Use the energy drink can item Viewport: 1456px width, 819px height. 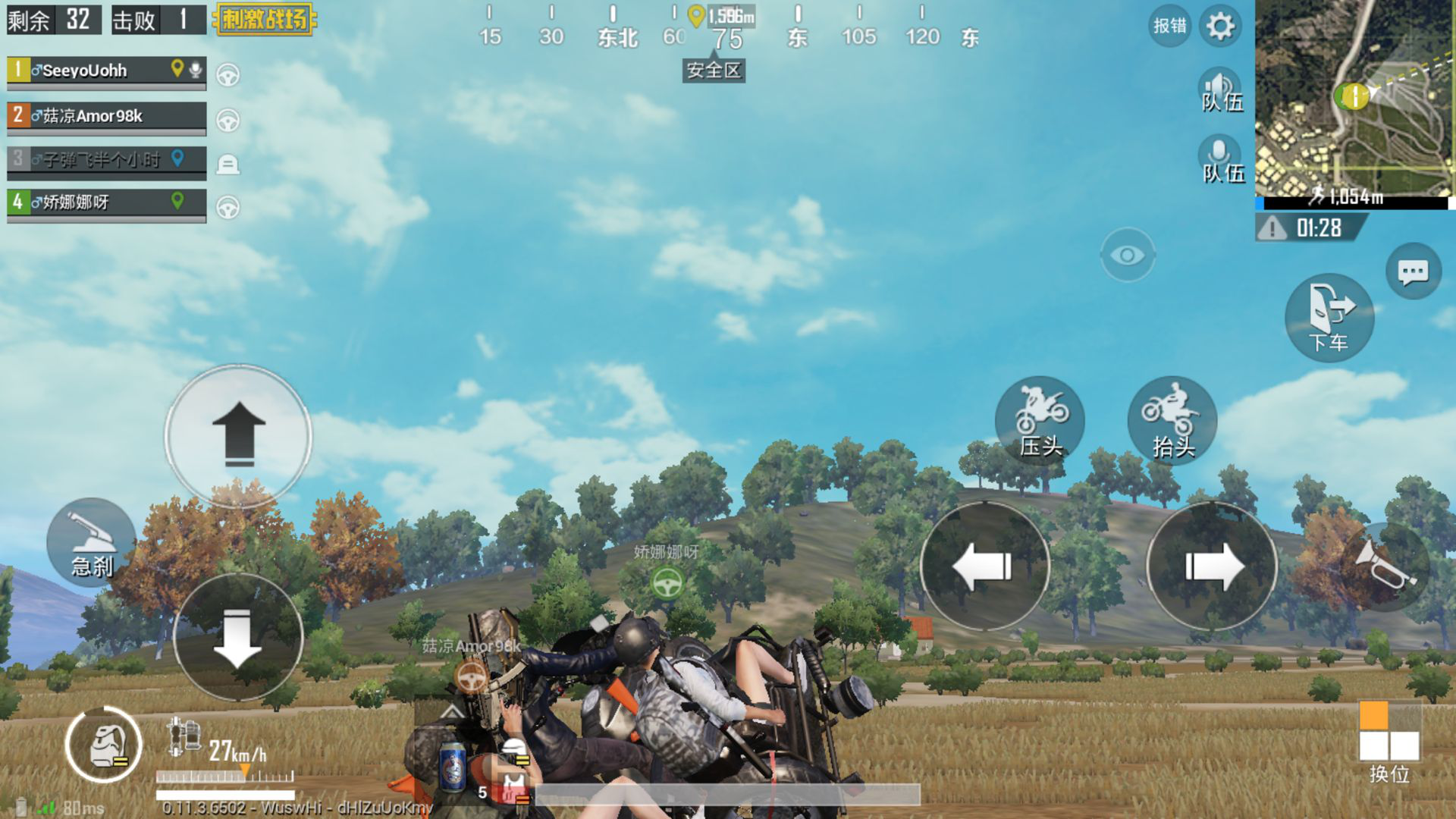(453, 767)
